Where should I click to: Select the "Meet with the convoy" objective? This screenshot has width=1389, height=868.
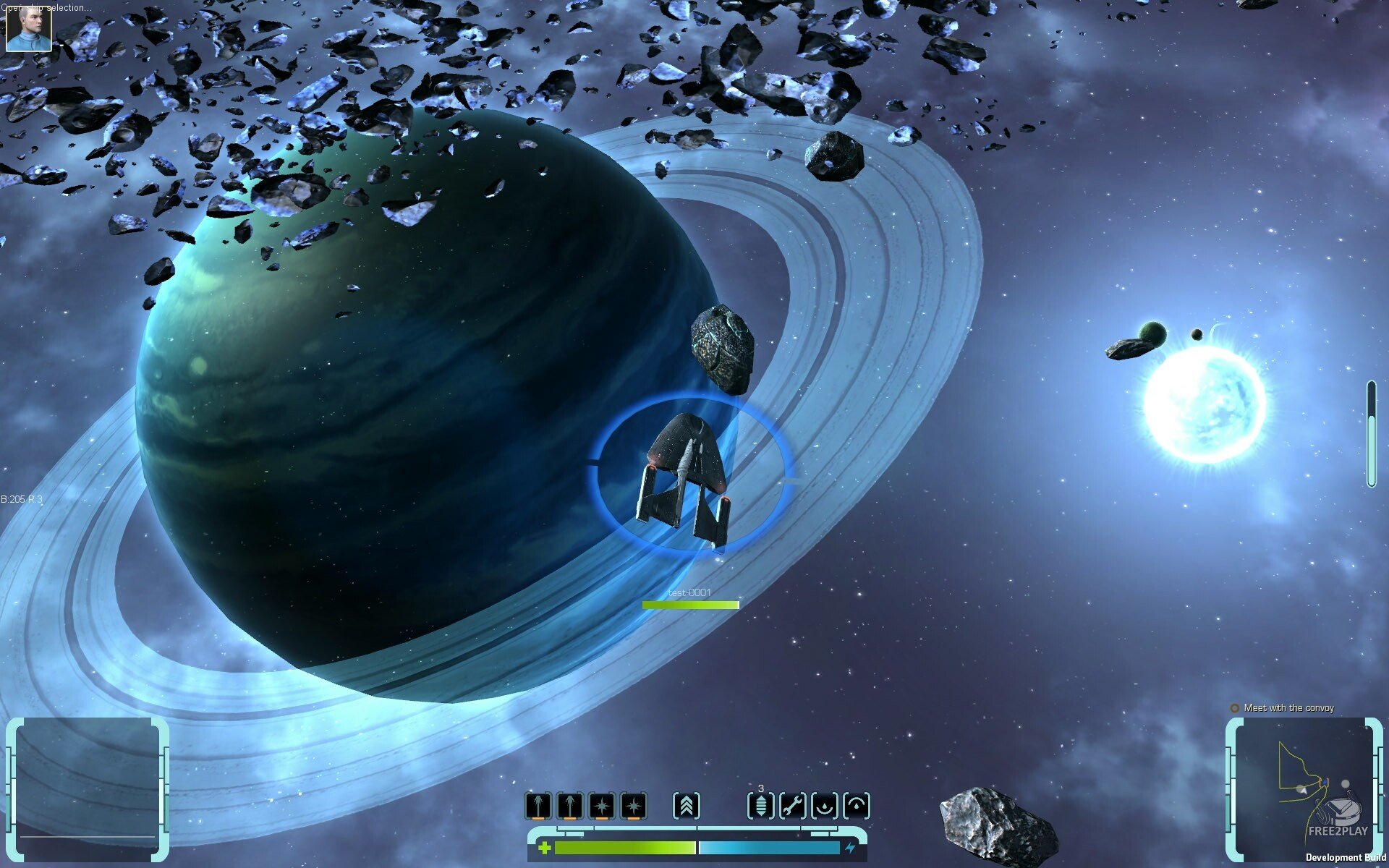pyautogui.click(x=1288, y=707)
